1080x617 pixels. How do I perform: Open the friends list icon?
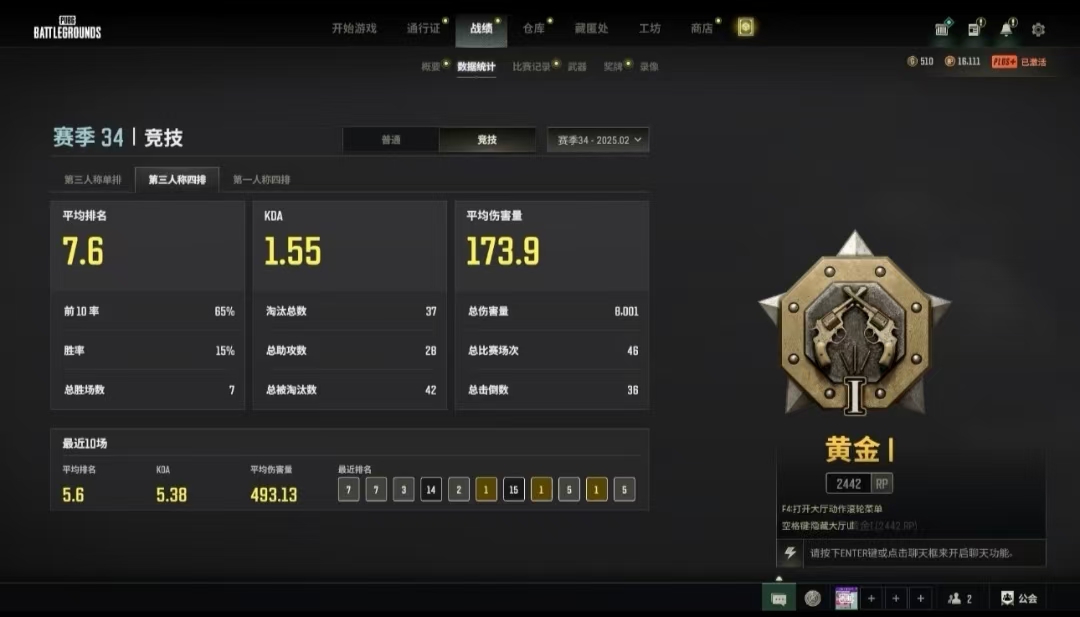click(x=959, y=598)
